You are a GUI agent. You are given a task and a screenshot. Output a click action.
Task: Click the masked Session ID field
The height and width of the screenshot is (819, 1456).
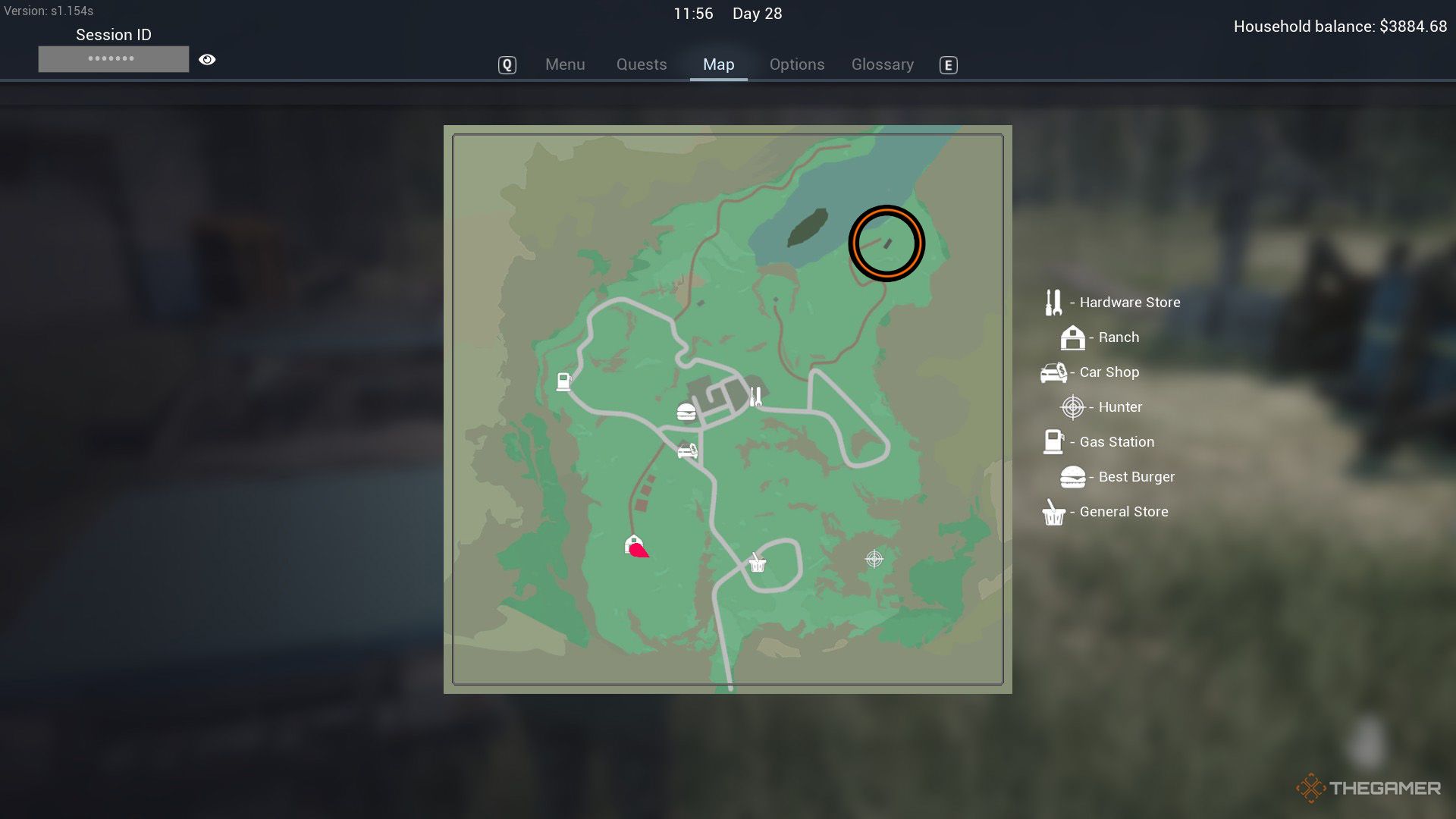click(113, 58)
